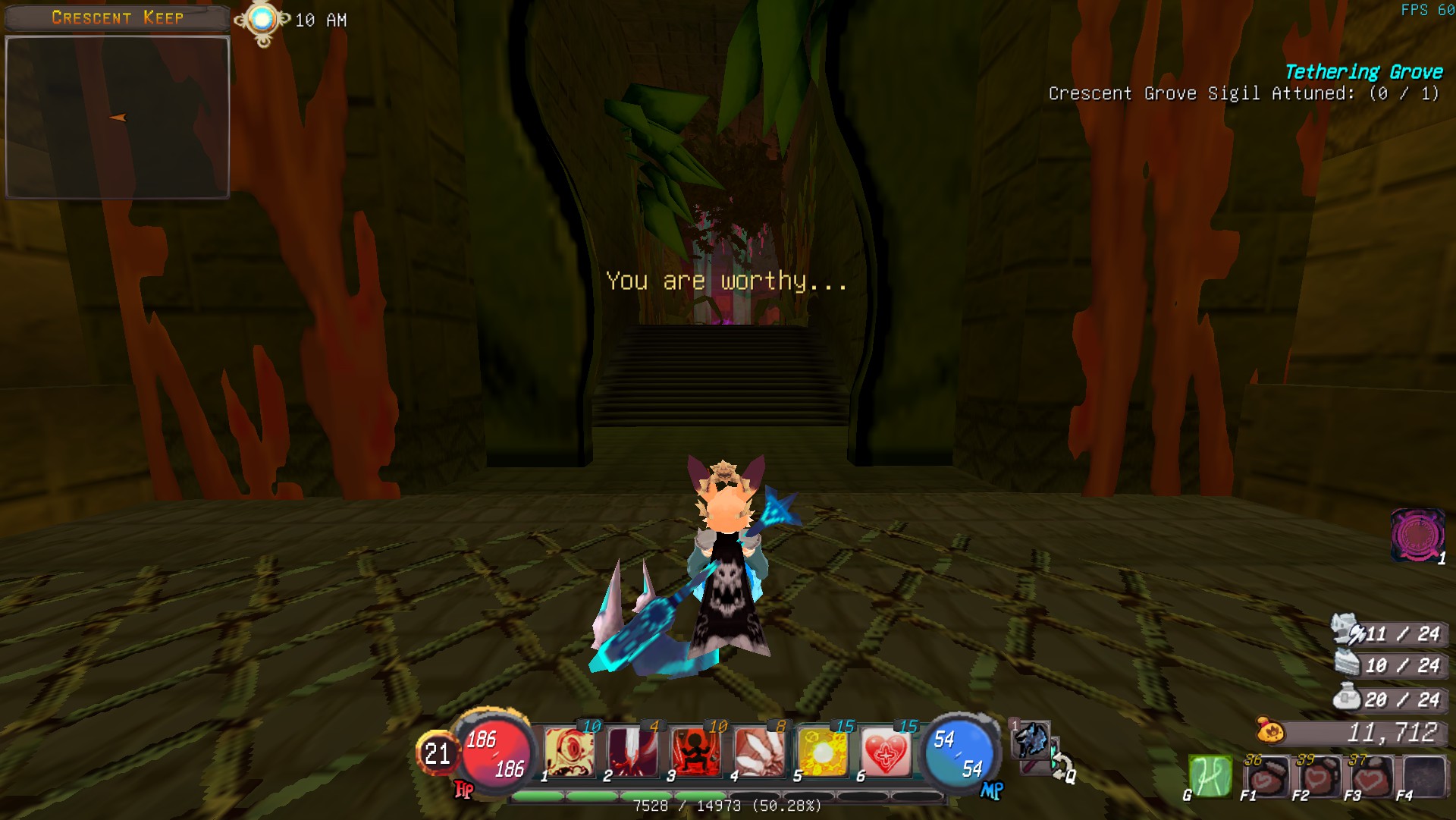Image resolution: width=1456 pixels, height=820 pixels.
Task: Use the F3 heart bag consumable
Action: tap(1371, 778)
